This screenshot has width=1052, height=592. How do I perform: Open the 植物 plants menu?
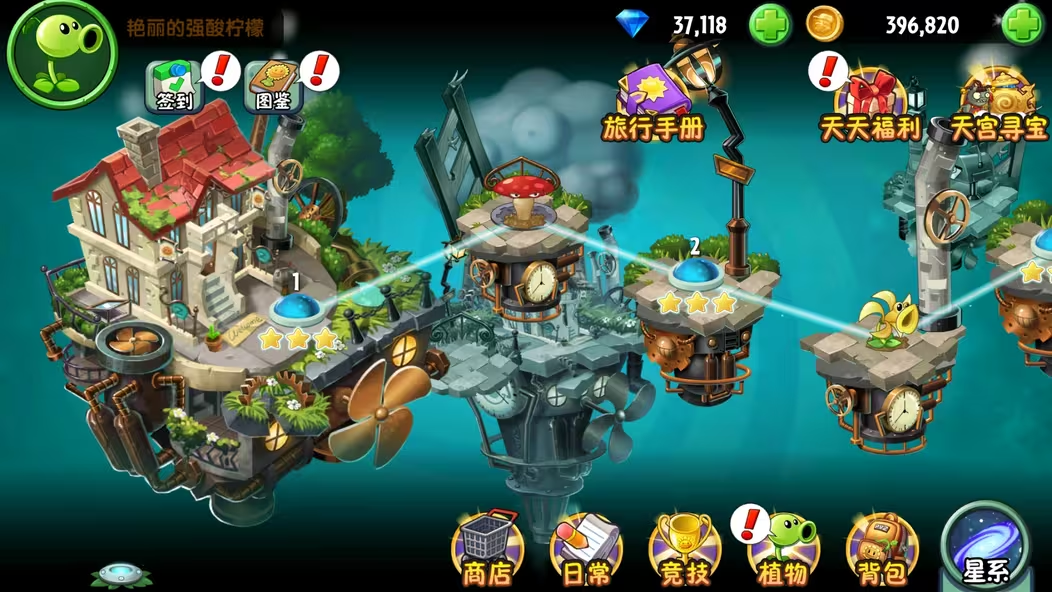[784, 549]
